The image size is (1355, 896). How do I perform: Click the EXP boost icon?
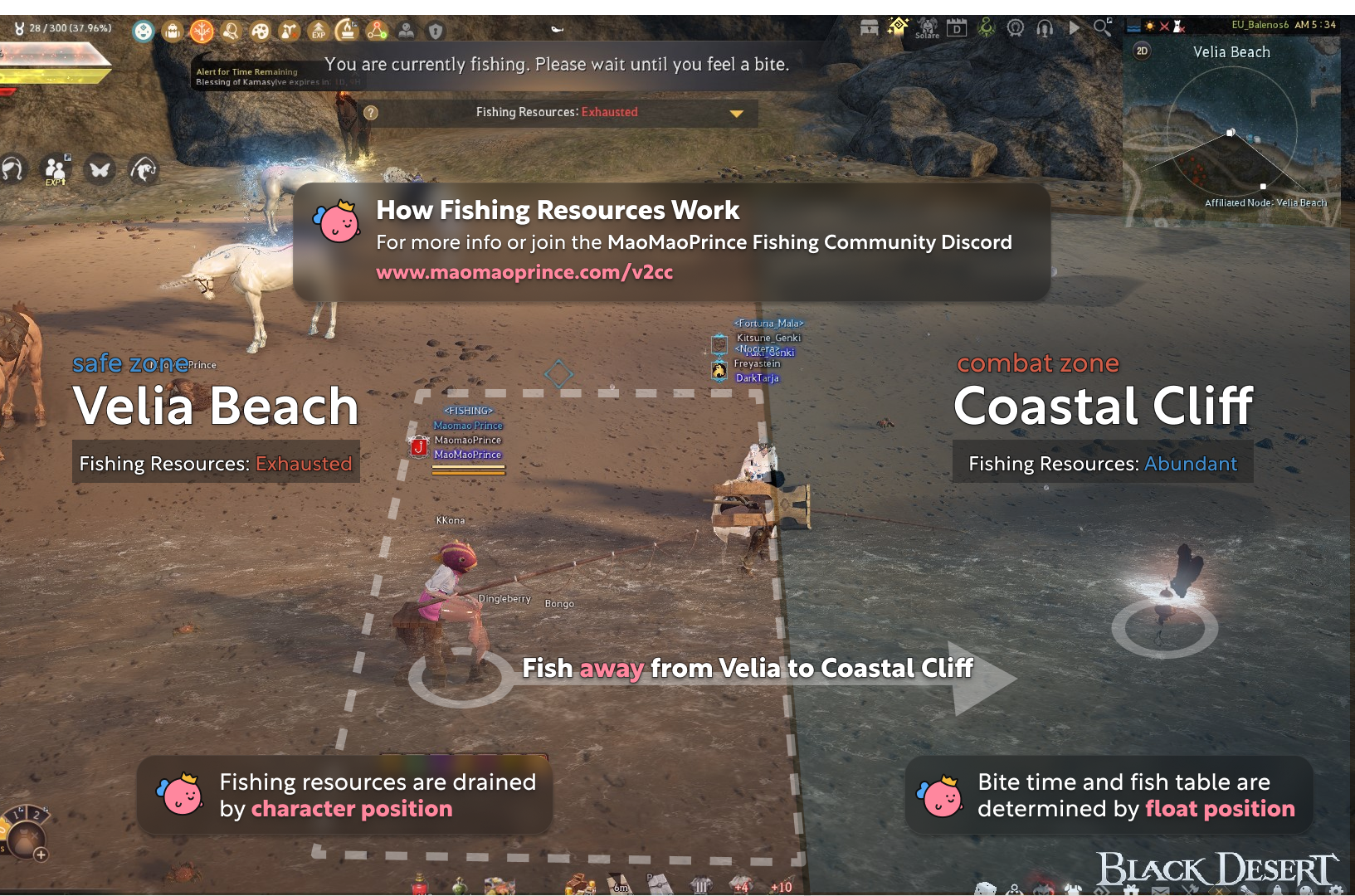coord(319,30)
